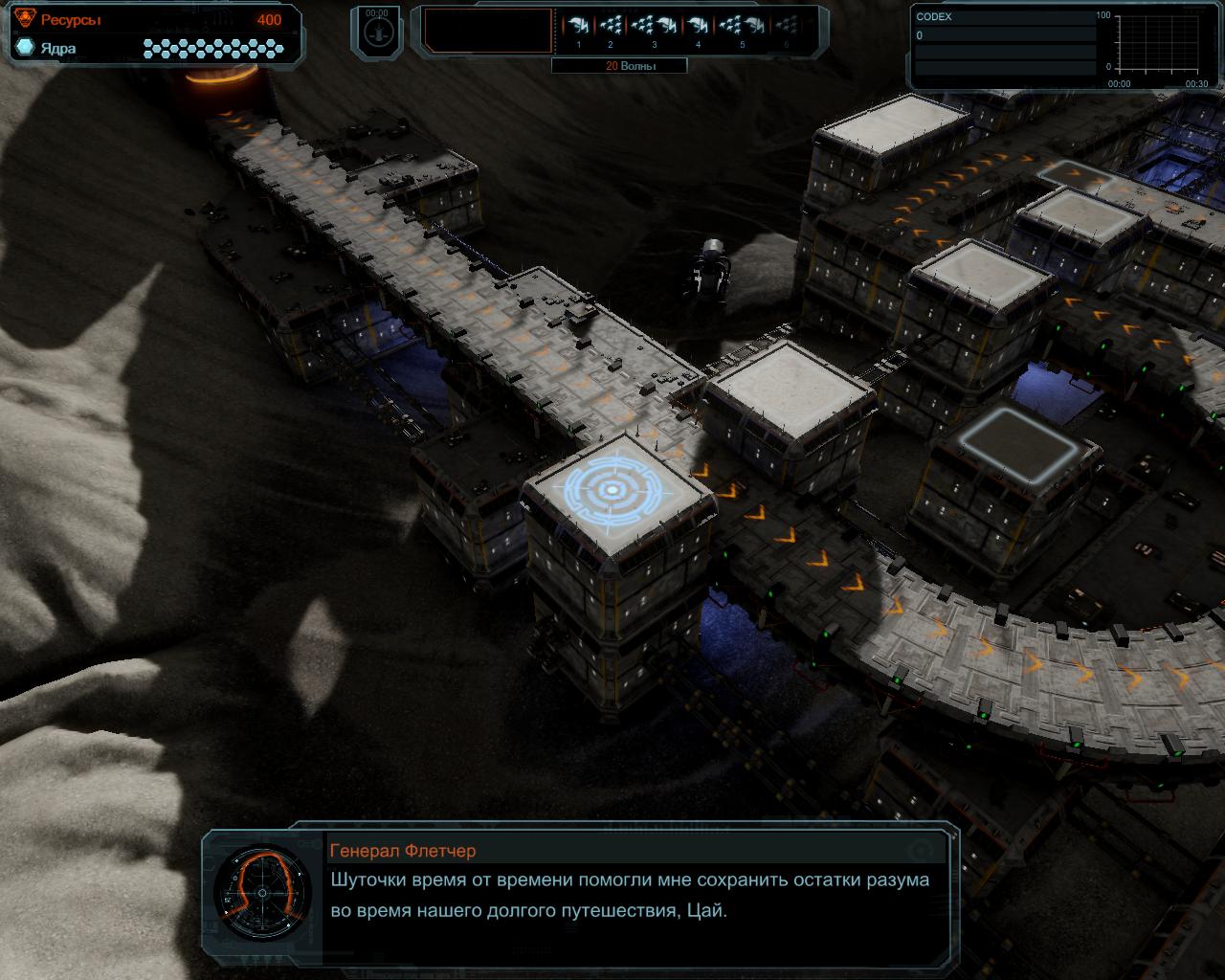Screen dimensions: 1225x980
Task: Choose the tower platform with blue reticle
Action: pyautogui.click(x=611, y=490)
